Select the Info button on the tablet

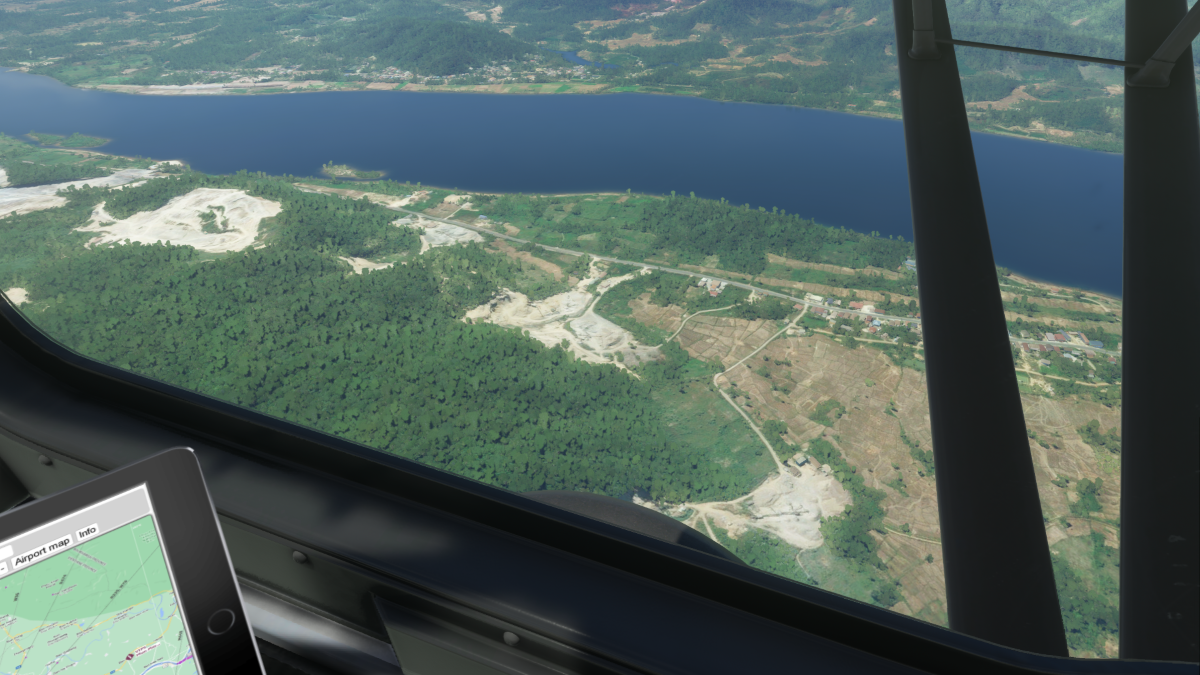(88, 531)
